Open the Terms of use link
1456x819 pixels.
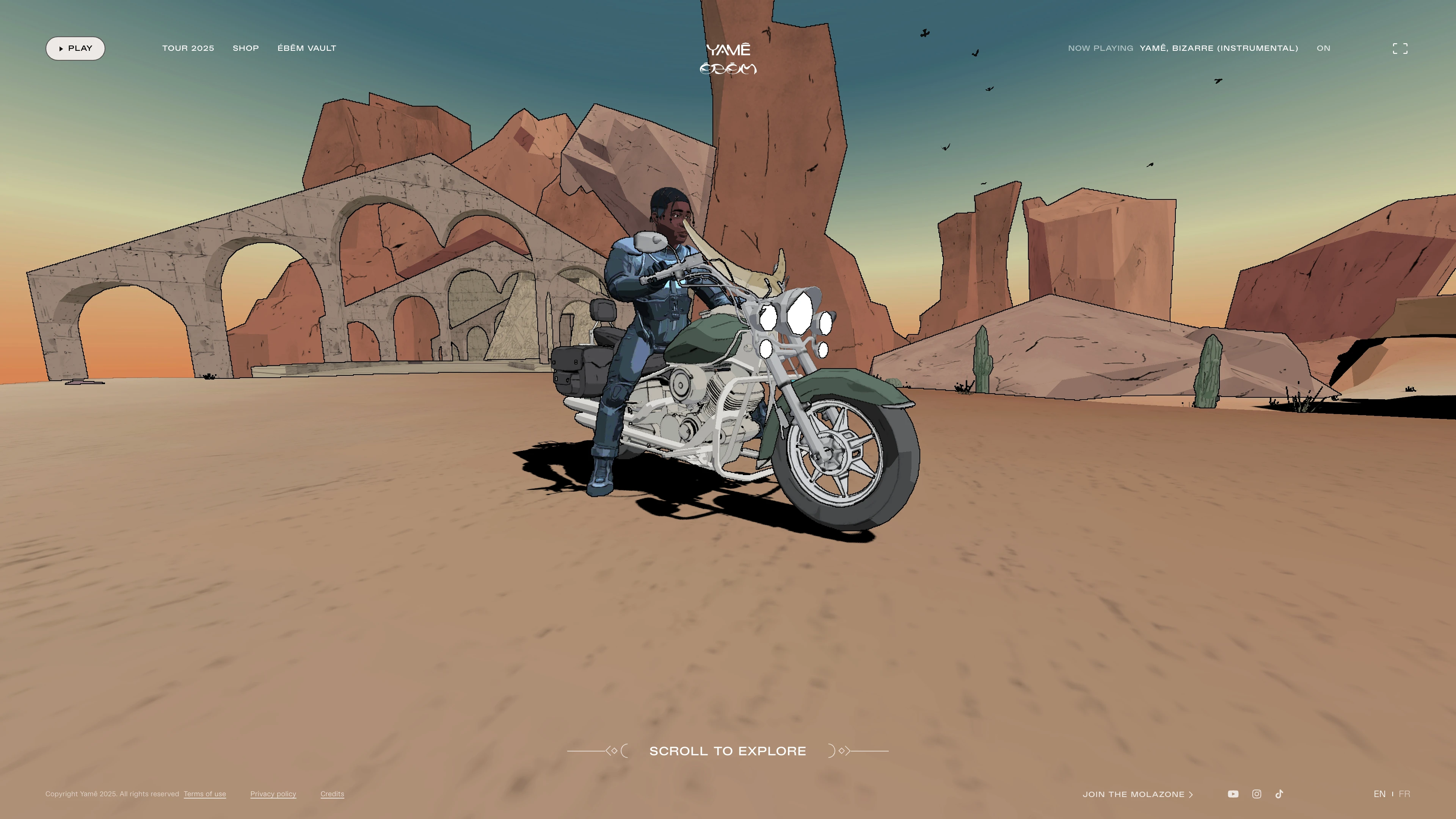(x=205, y=794)
